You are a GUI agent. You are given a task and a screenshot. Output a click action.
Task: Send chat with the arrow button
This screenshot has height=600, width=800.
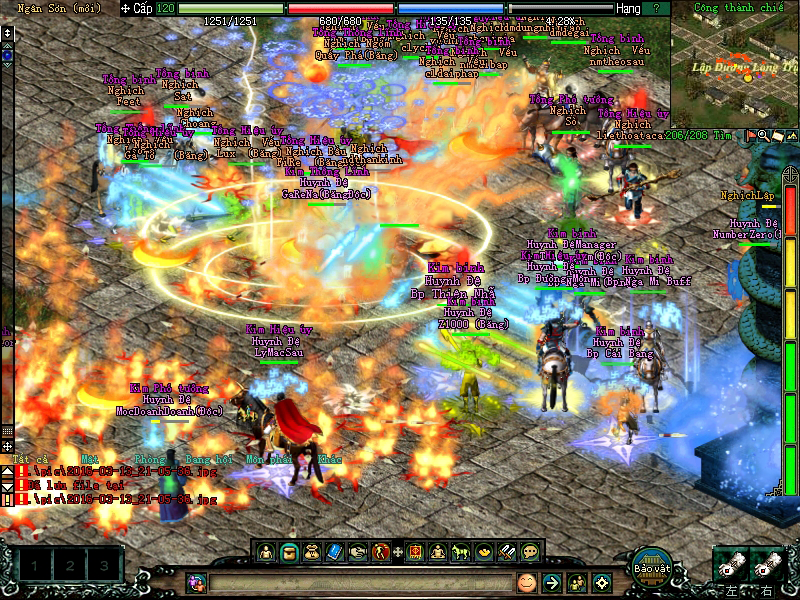pos(551,582)
